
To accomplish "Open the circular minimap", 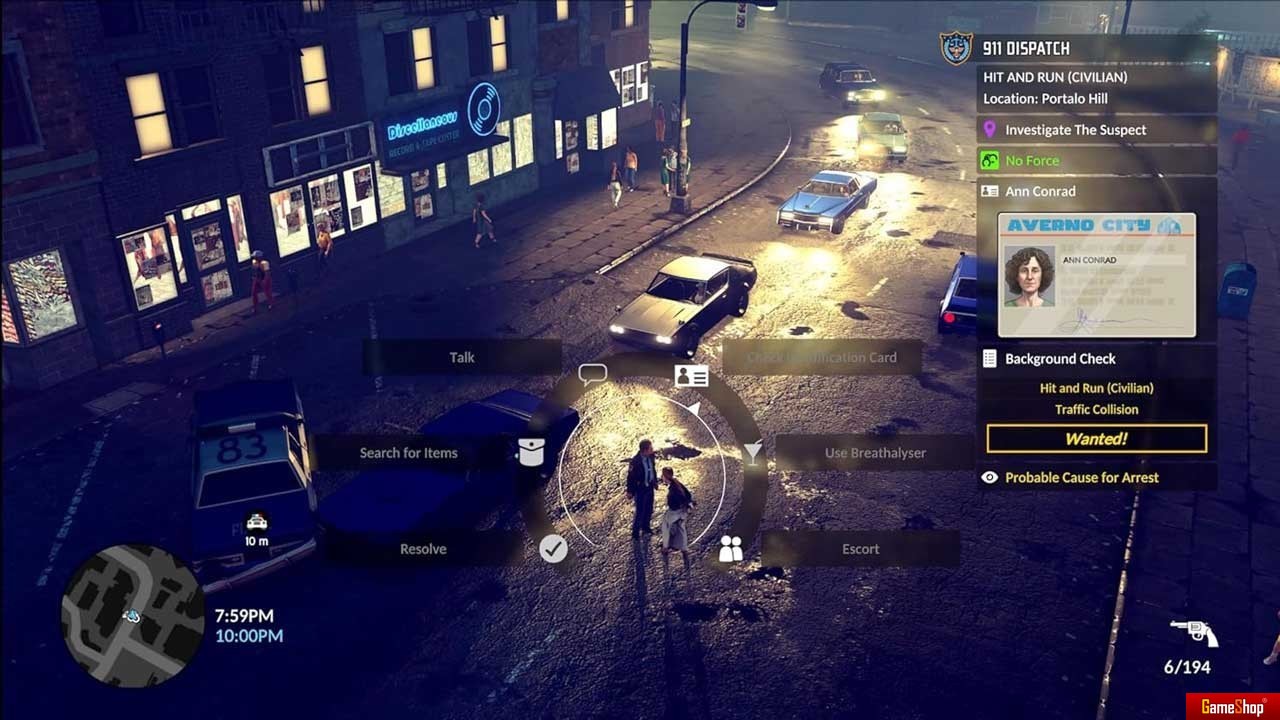I will (133, 615).
